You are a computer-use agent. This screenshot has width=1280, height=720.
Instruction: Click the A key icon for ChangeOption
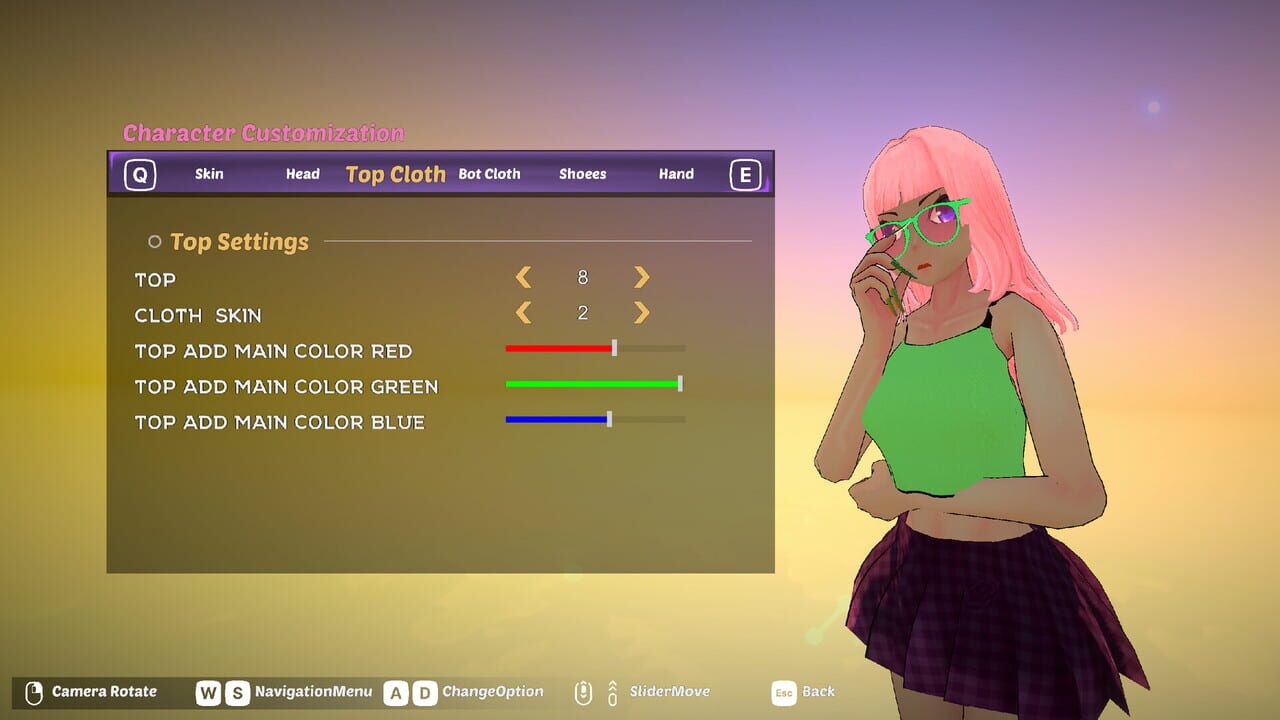(x=396, y=691)
